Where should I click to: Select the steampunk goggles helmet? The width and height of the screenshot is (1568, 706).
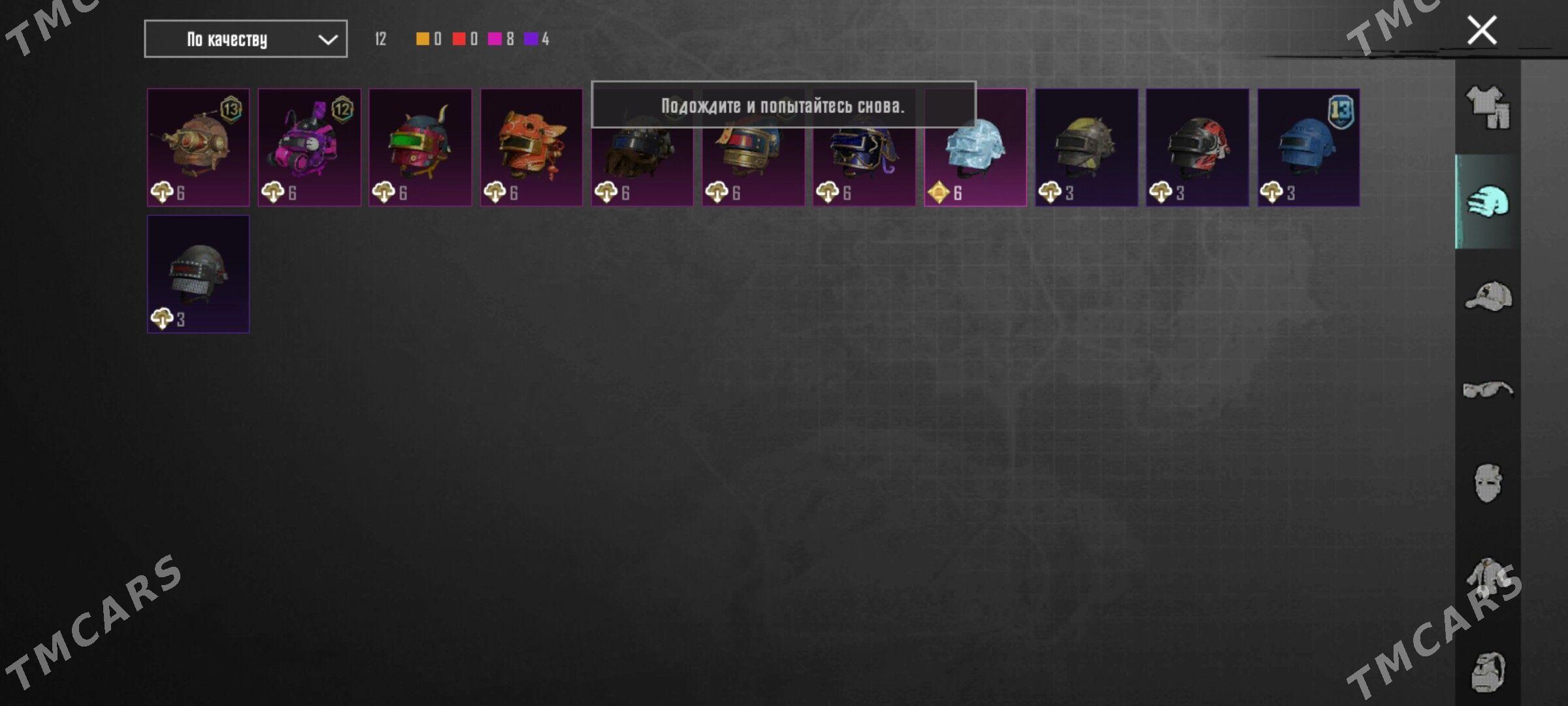pyautogui.click(x=198, y=148)
